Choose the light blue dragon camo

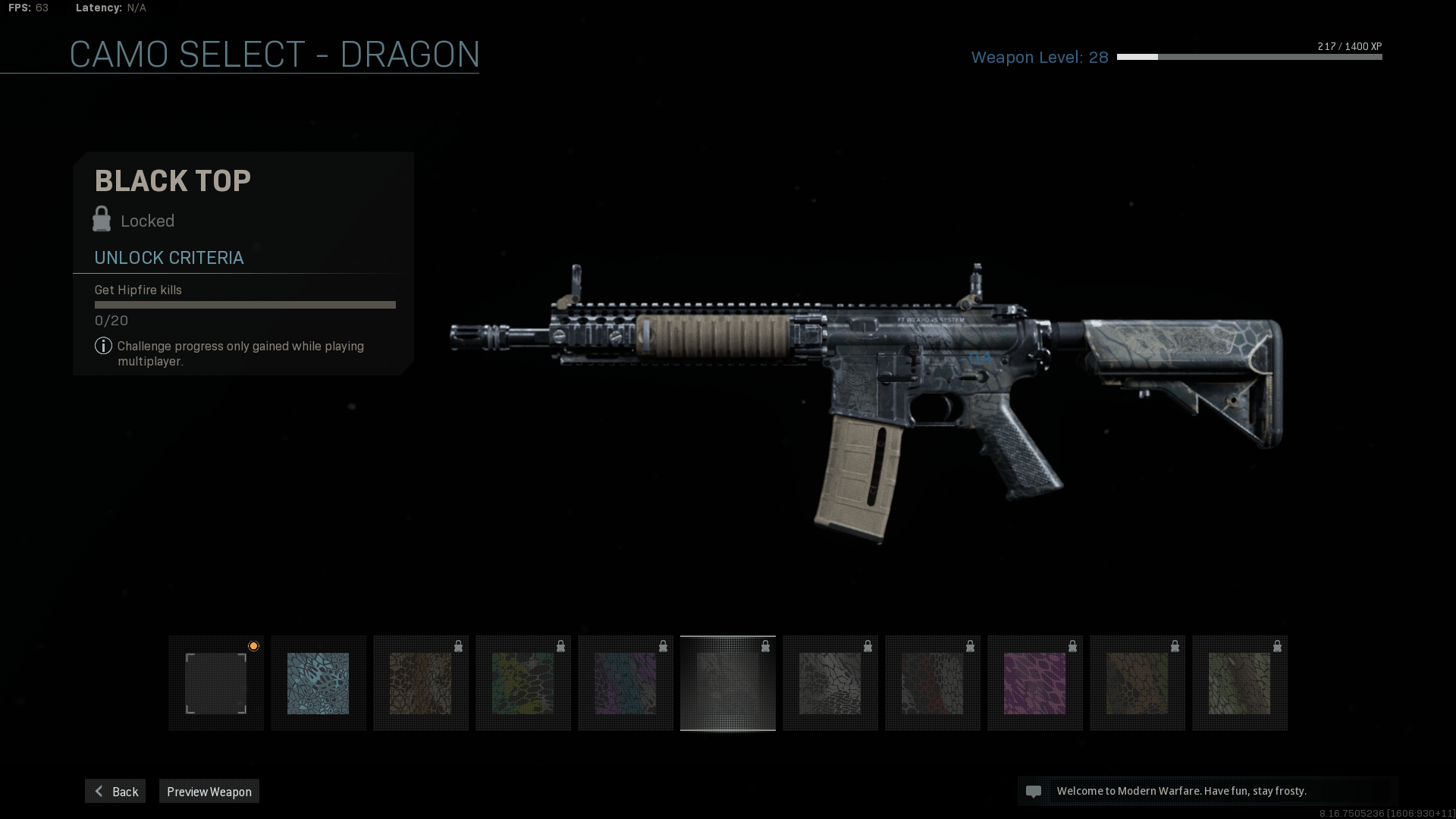pyautogui.click(x=318, y=683)
